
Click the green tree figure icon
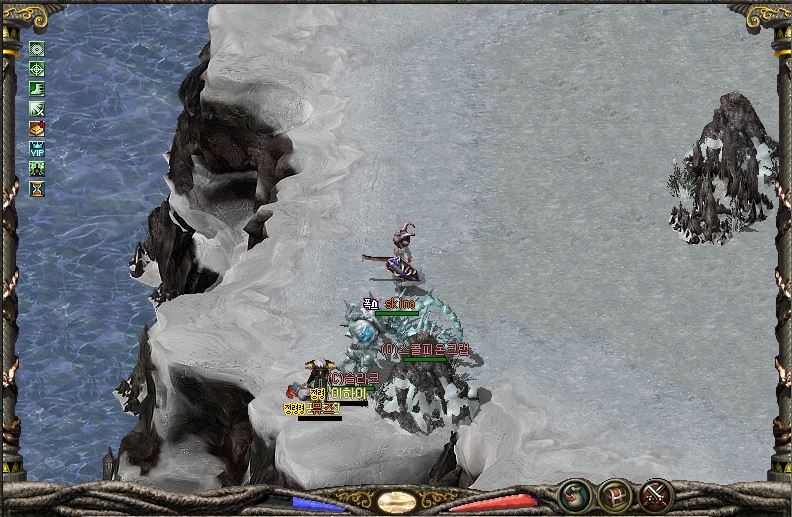pyautogui.click(x=37, y=168)
